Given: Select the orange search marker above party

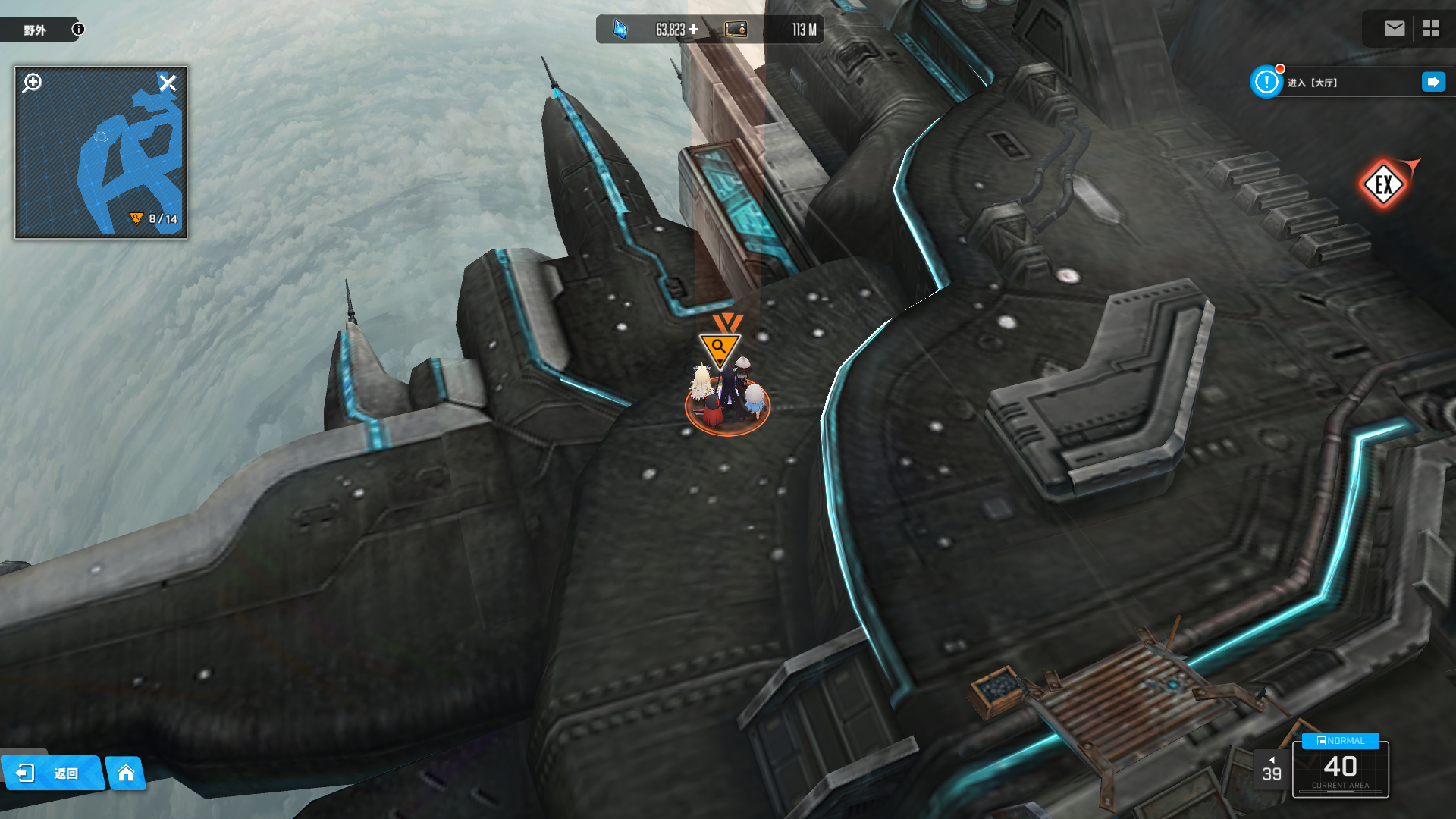Looking at the screenshot, I should [x=719, y=348].
